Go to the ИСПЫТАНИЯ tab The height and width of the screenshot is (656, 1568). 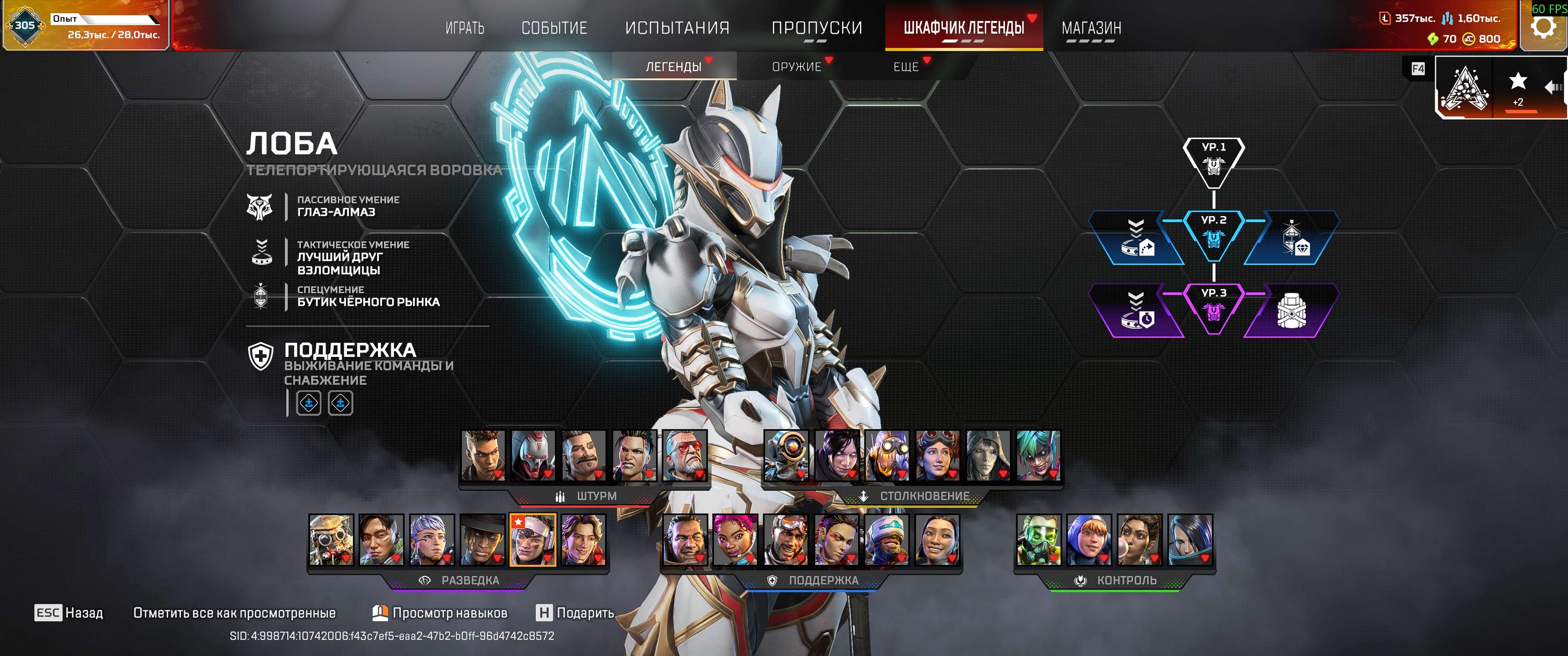click(x=677, y=28)
